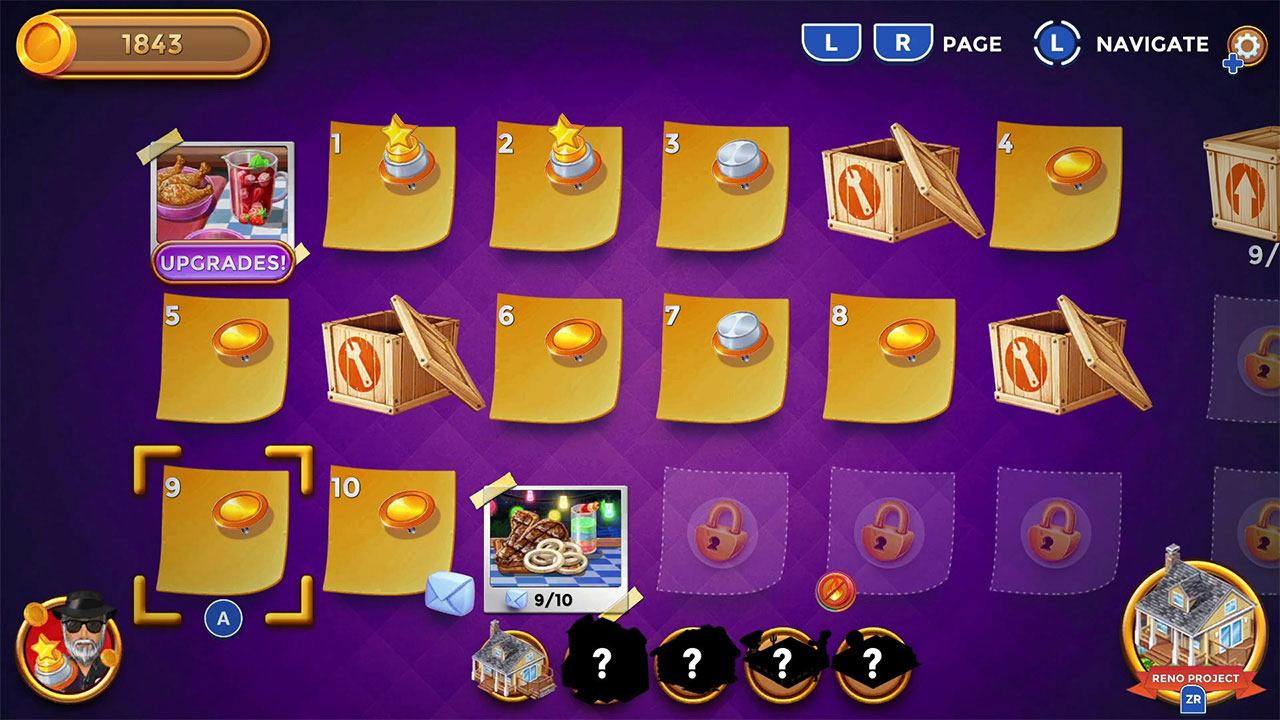Tap the UPGRADES promo card
Screen dimensions: 1280x720
(x=222, y=205)
